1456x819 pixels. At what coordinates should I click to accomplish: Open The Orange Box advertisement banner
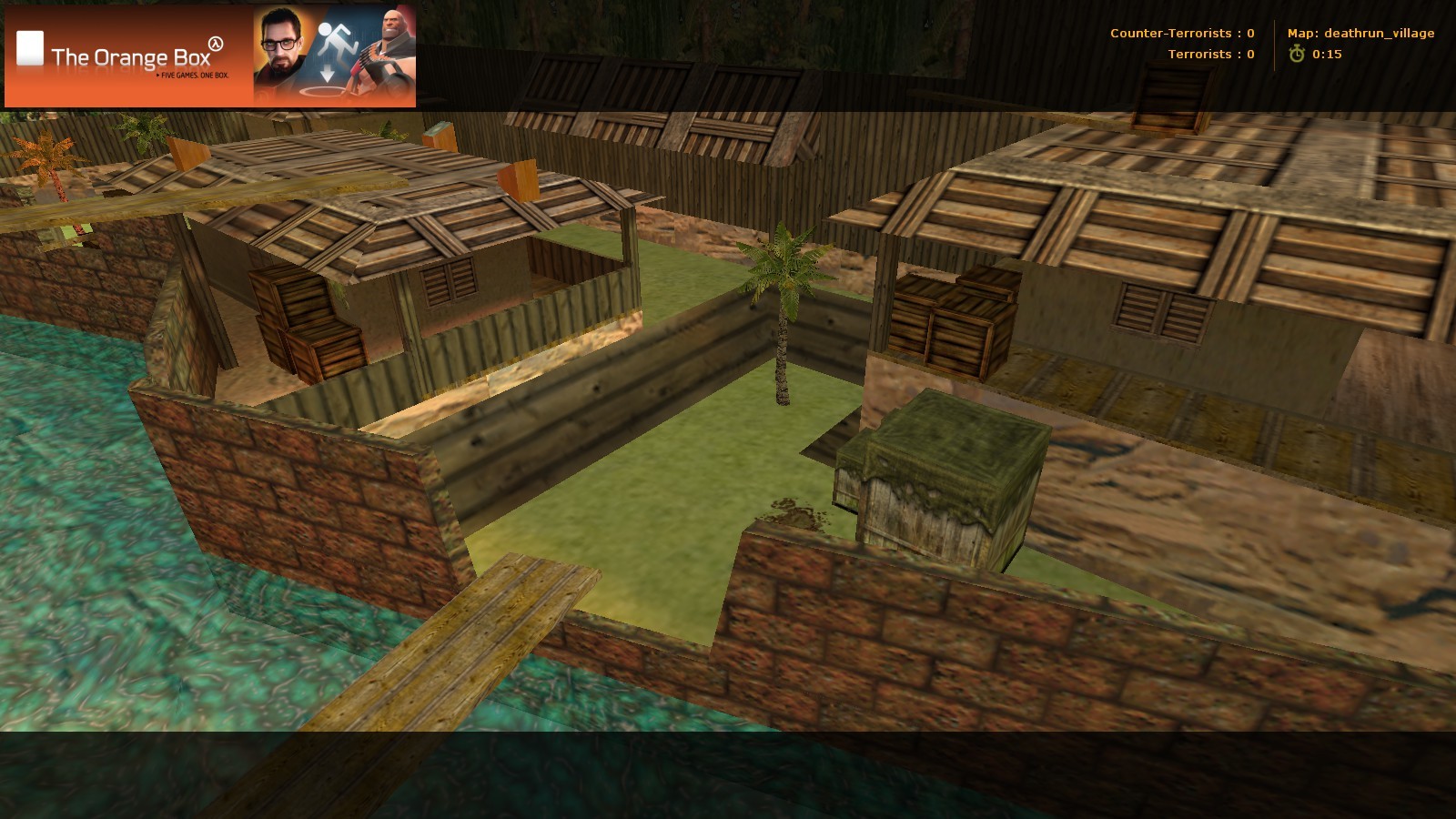[x=210, y=56]
